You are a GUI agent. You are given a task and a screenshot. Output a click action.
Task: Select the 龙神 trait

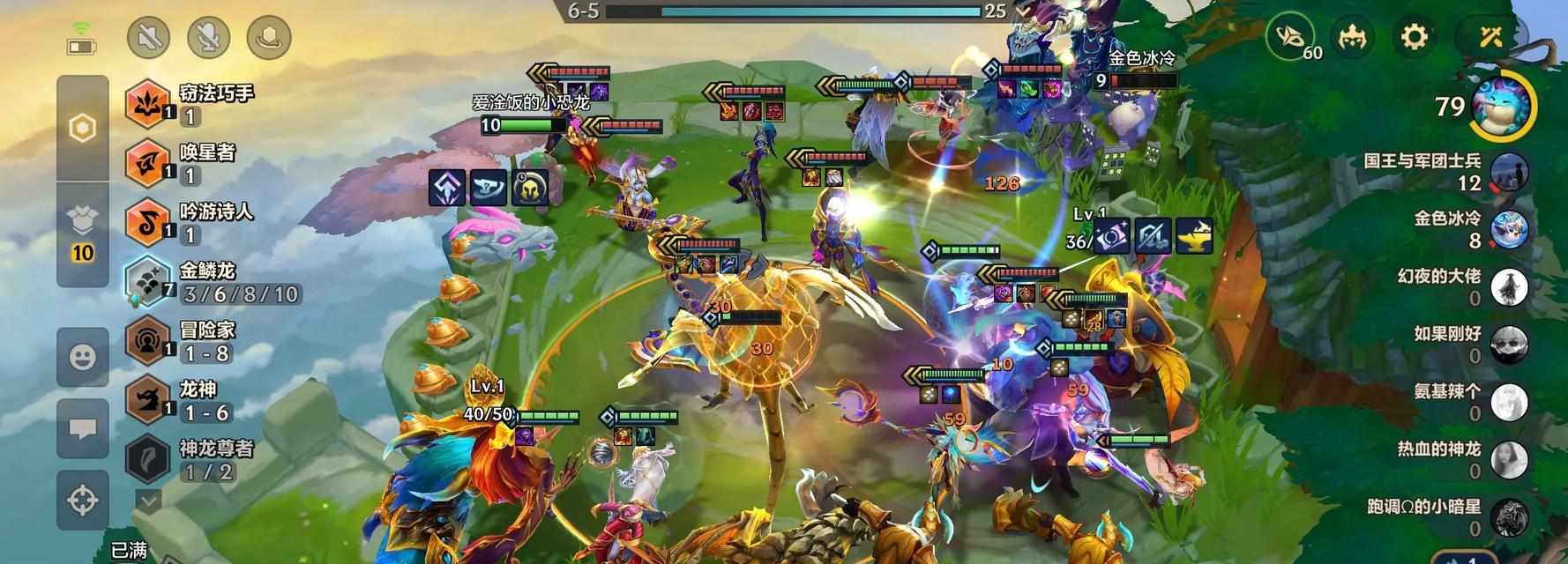coord(146,399)
